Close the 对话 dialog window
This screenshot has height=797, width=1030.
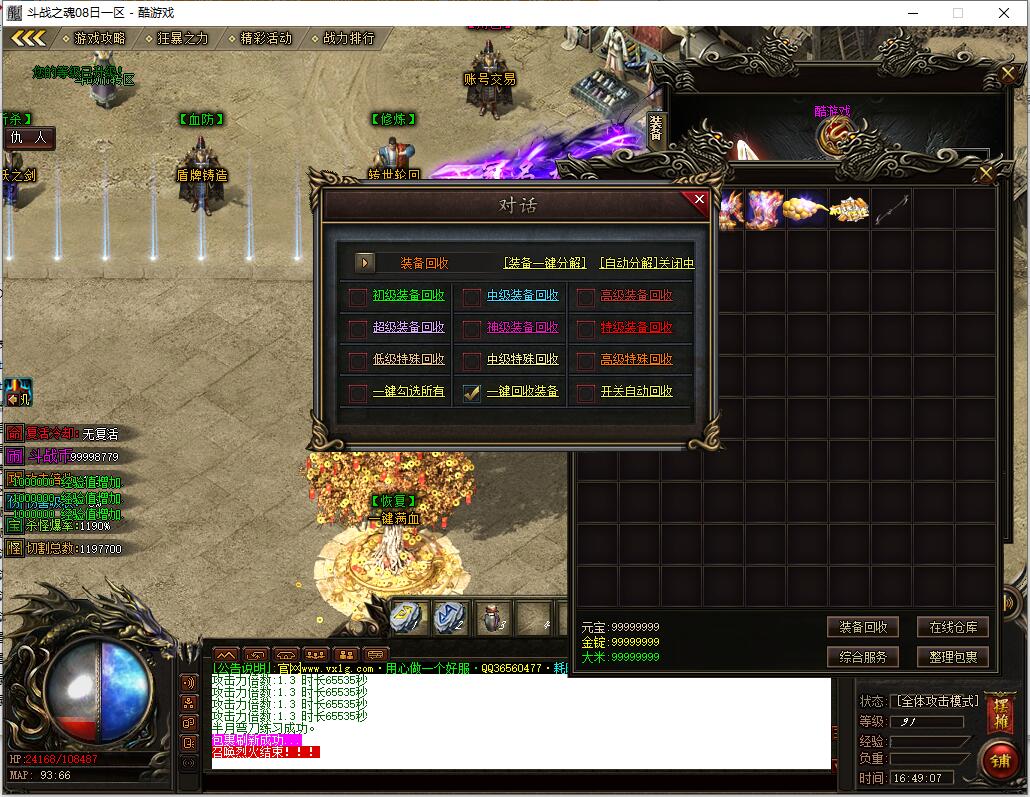[699, 200]
